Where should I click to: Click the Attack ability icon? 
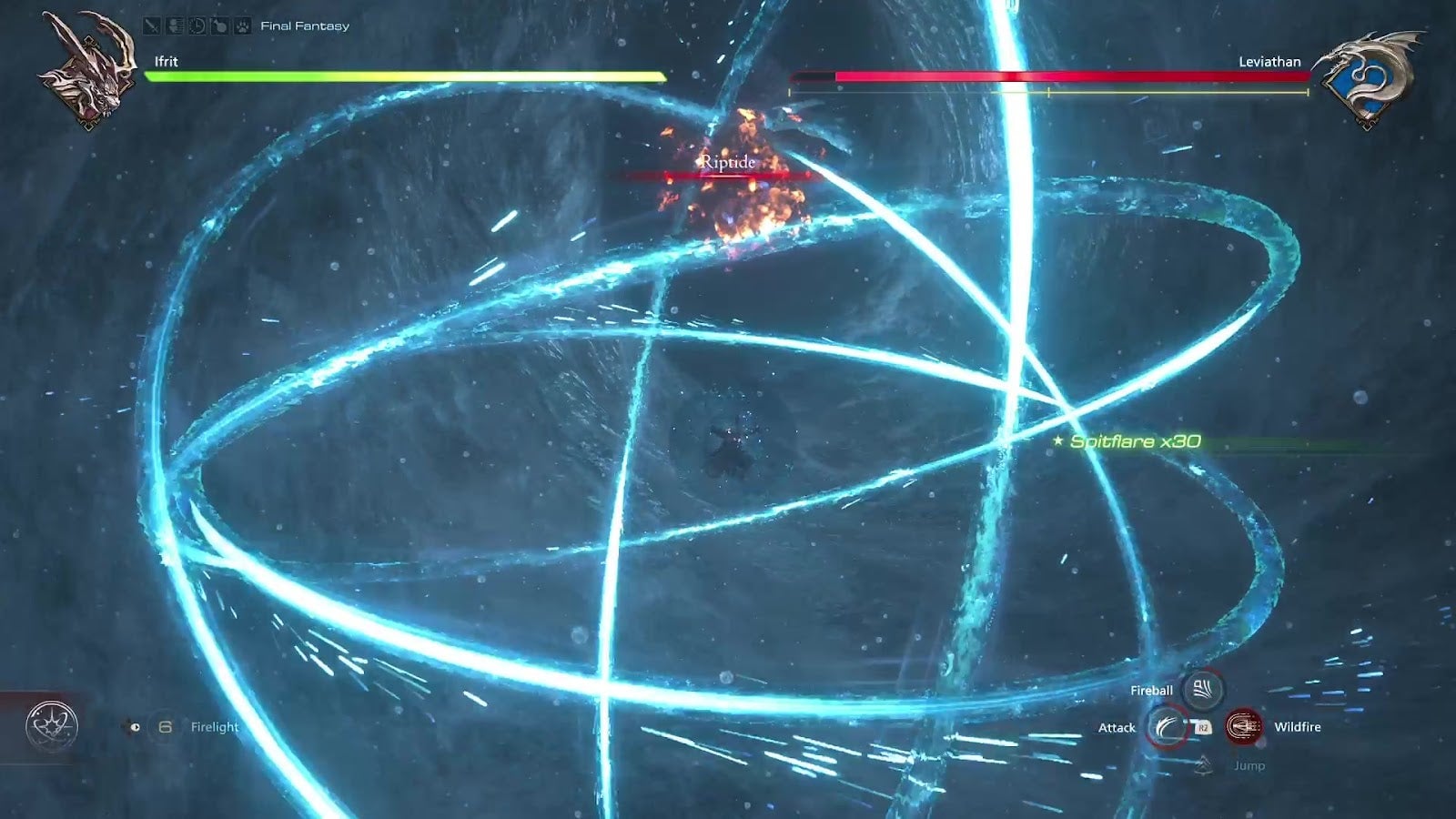pyautogui.click(x=1168, y=726)
